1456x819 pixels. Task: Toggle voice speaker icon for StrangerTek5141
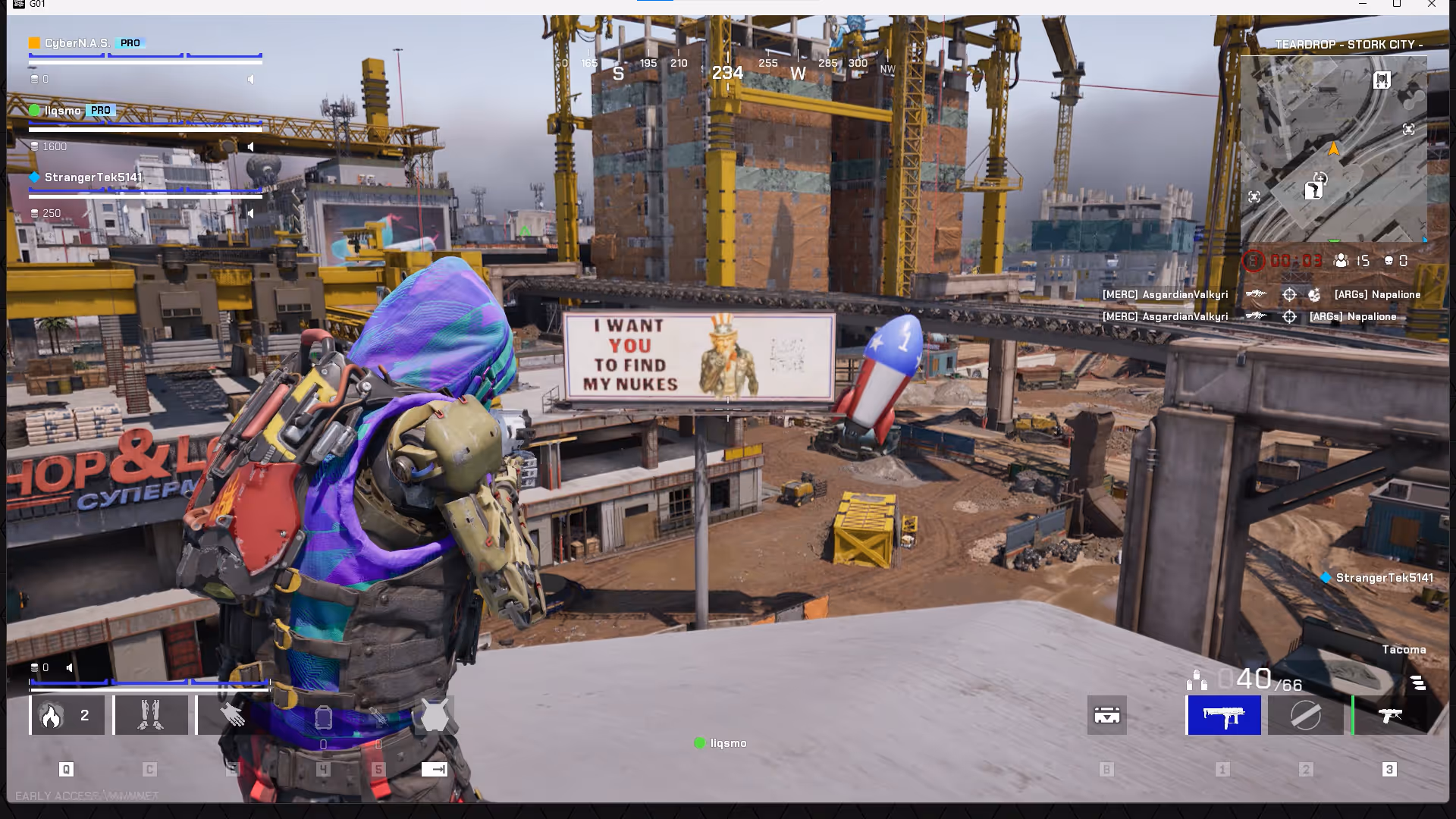(x=251, y=213)
